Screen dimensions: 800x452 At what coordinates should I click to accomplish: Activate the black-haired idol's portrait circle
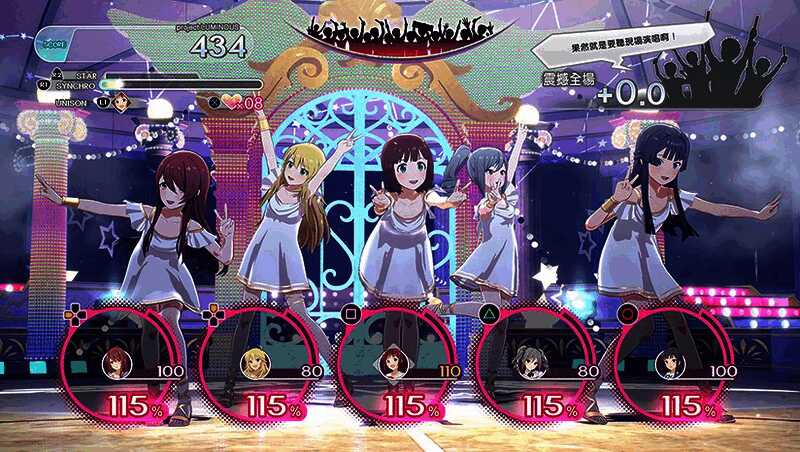coord(667,364)
